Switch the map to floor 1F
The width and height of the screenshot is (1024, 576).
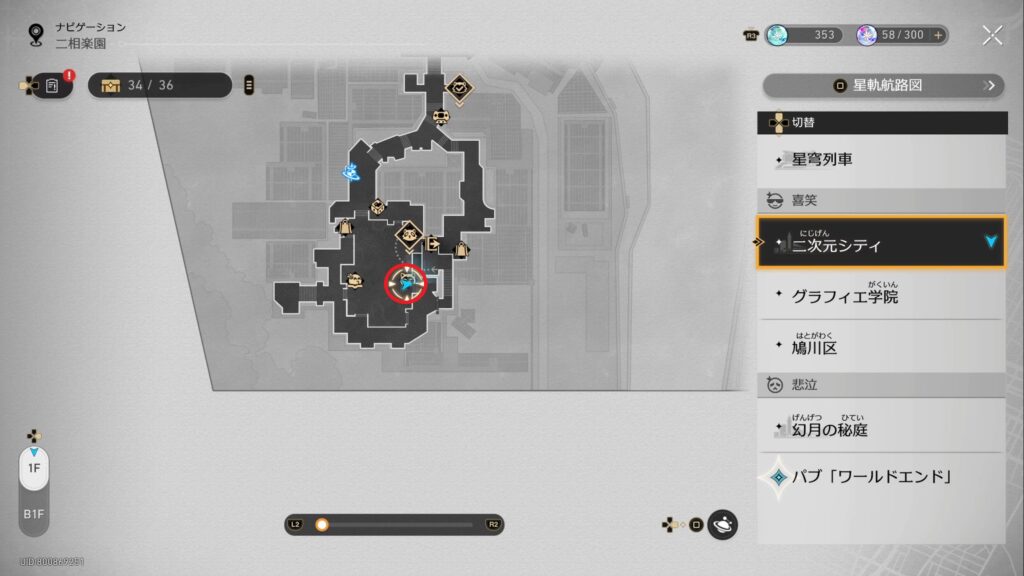coord(33,468)
